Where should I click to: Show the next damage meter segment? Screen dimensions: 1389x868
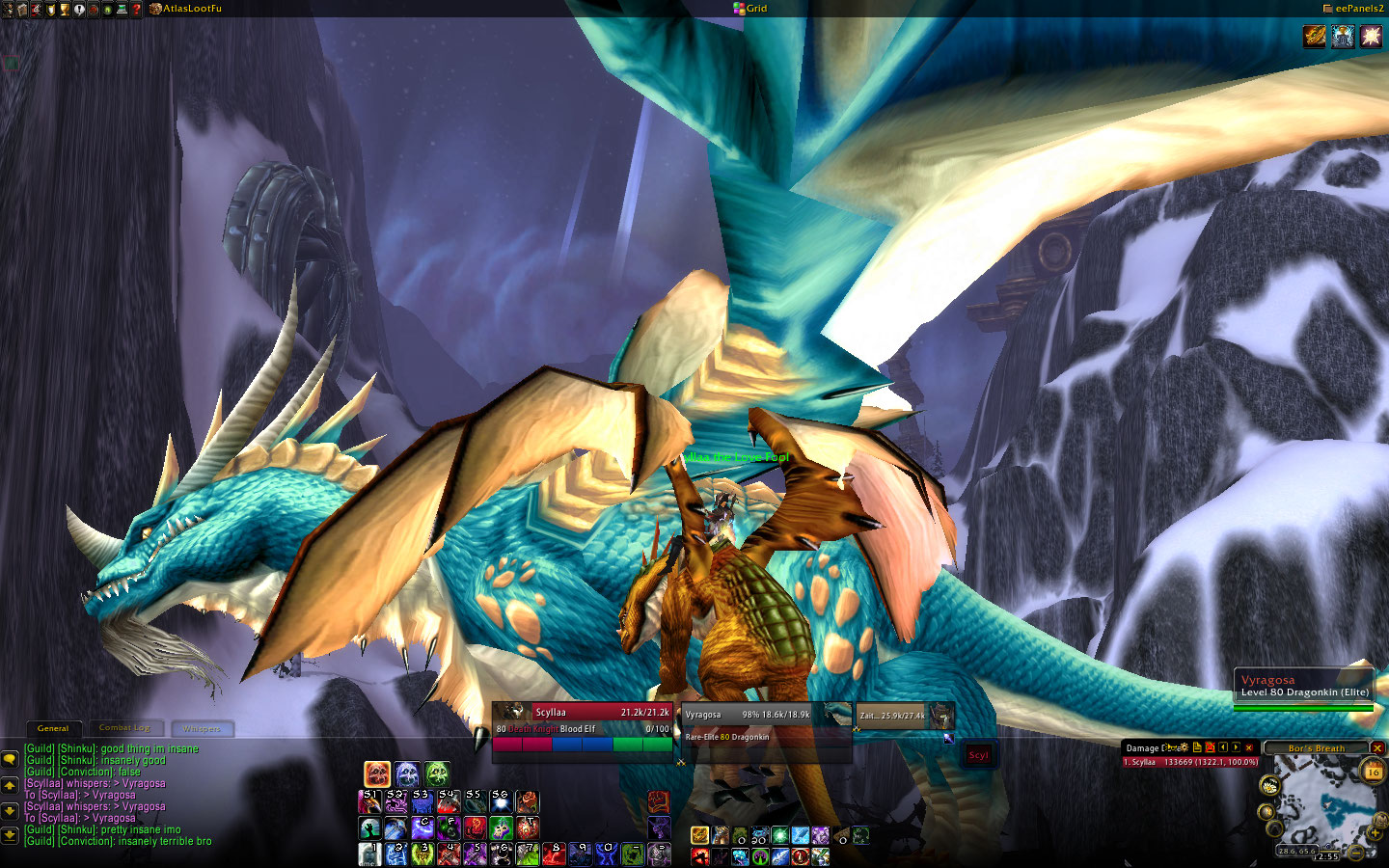[1236, 747]
